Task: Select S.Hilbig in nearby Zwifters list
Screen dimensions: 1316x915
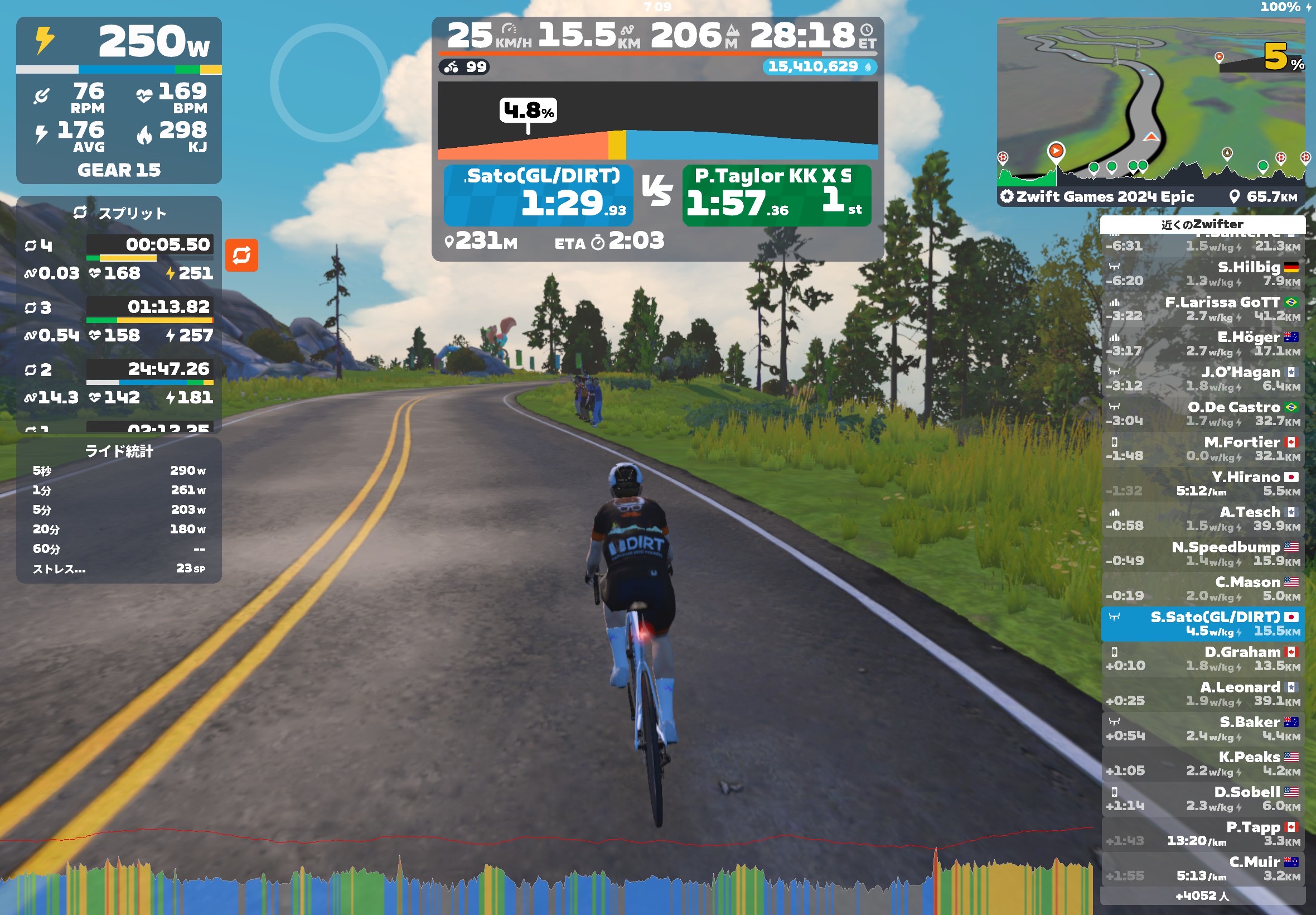Action: [x=1202, y=274]
